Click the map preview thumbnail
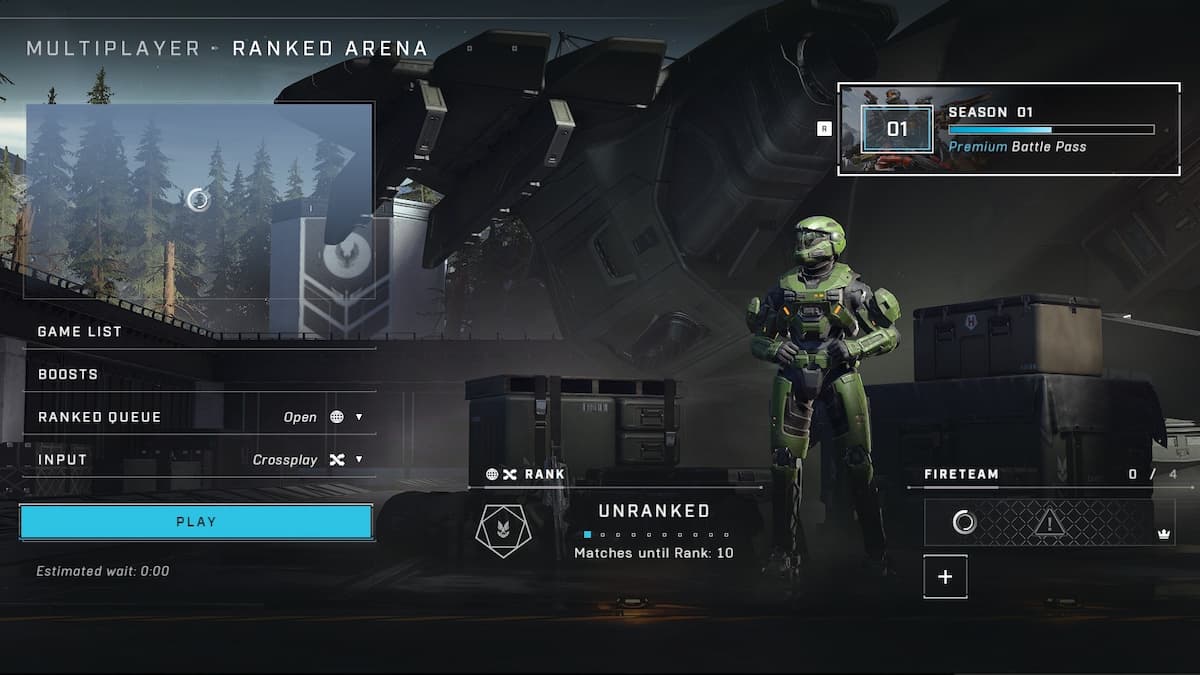Image resolution: width=1200 pixels, height=675 pixels. [x=199, y=200]
